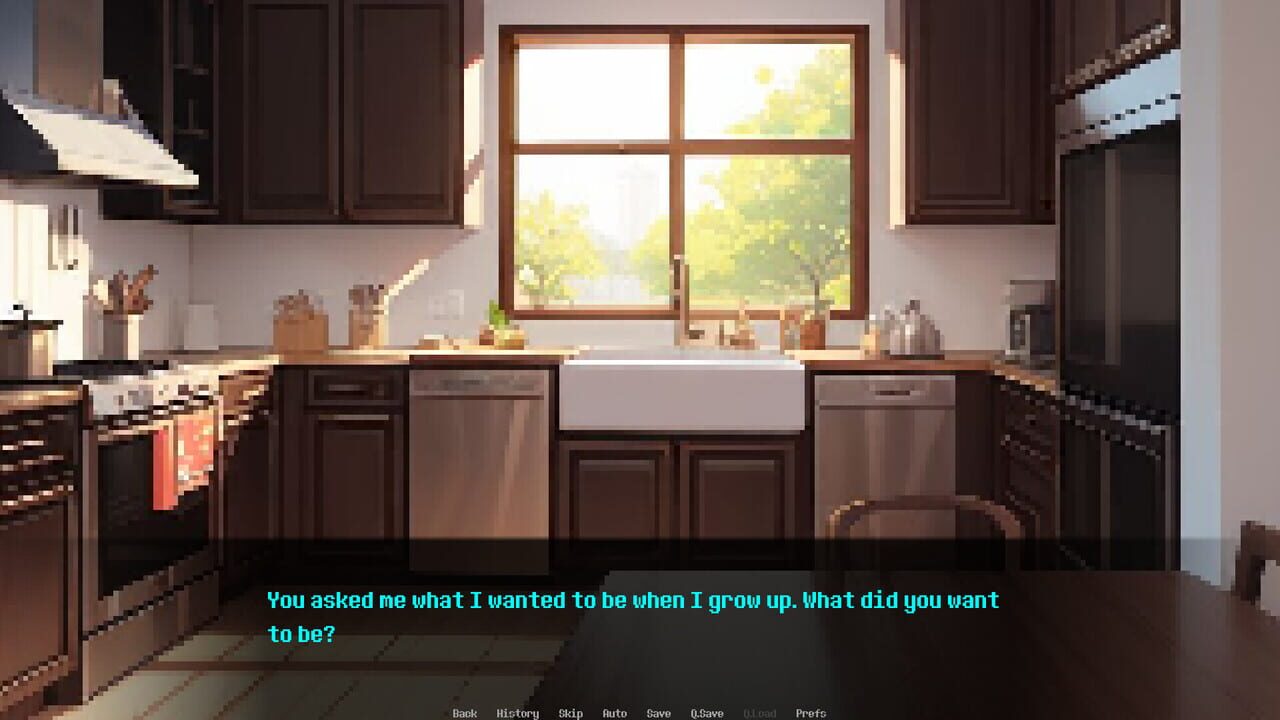Perform a quick save with Q.Save
The height and width of the screenshot is (720, 1280).
click(x=706, y=713)
